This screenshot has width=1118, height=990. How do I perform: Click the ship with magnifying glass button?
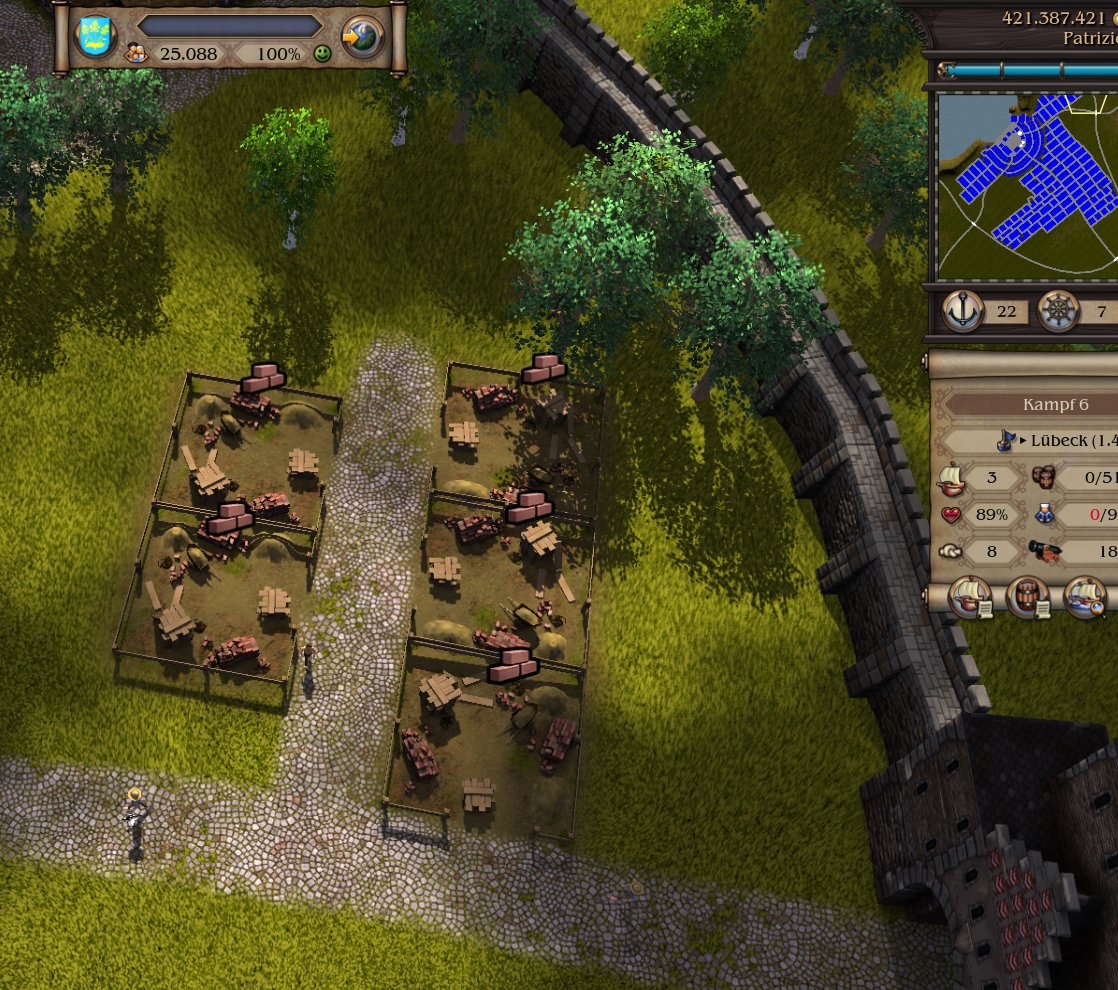(1085, 597)
